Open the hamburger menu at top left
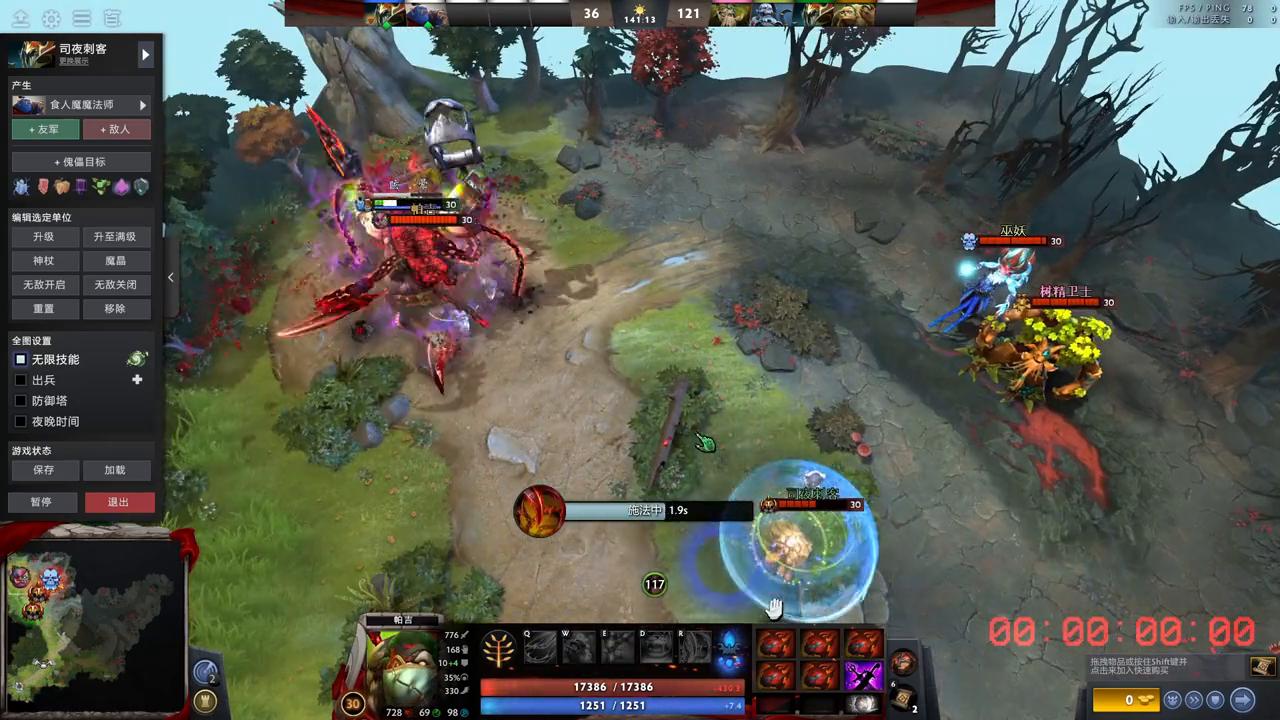Image resolution: width=1280 pixels, height=720 pixels. tap(82, 18)
